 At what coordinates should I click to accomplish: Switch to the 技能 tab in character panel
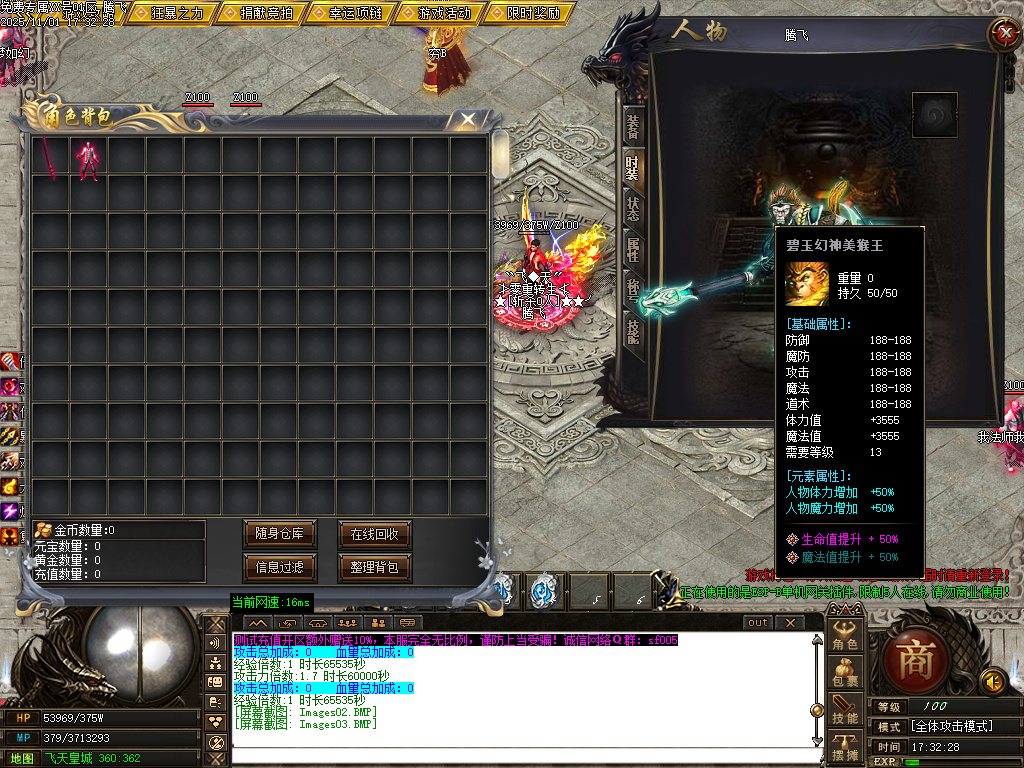[633, 331]
